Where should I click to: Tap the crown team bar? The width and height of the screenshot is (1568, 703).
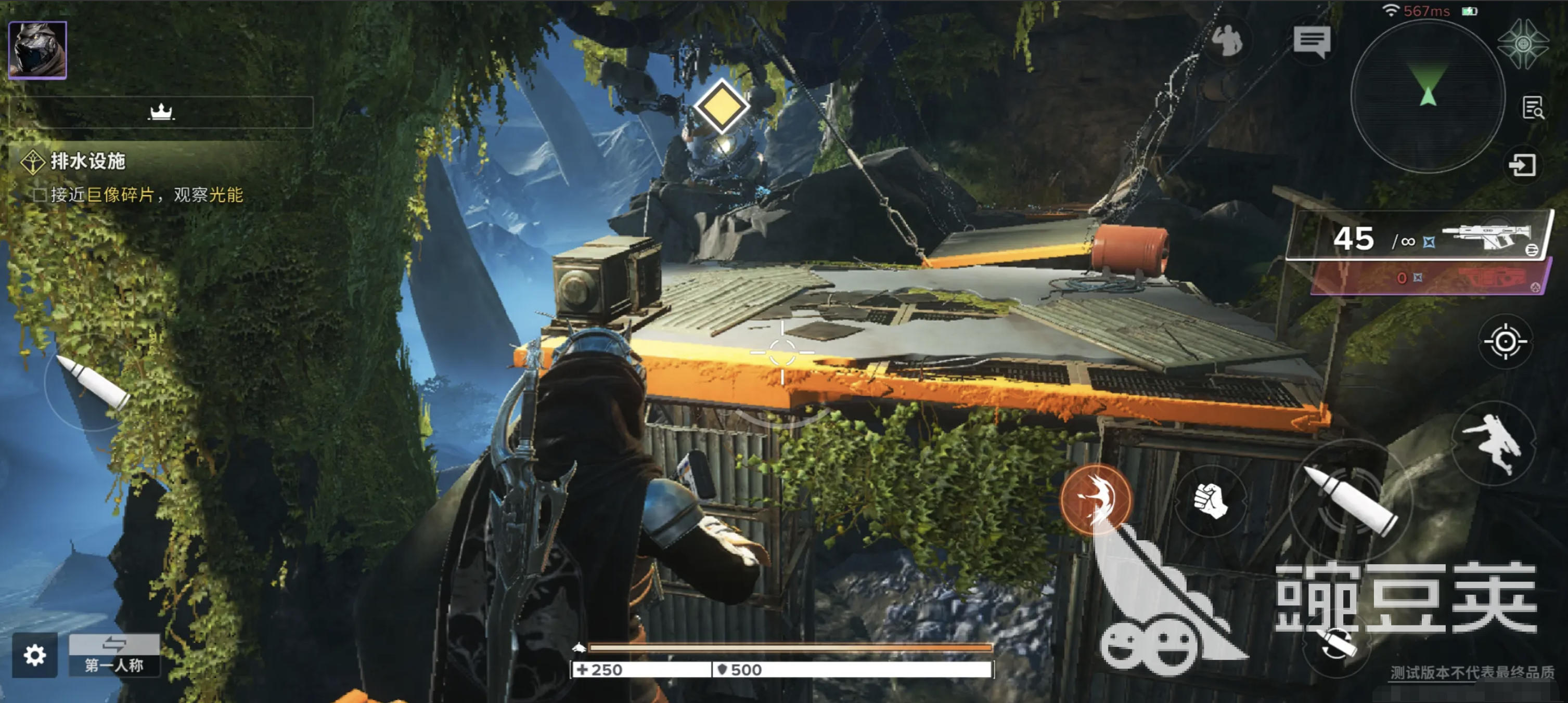[x=161, y=112]
